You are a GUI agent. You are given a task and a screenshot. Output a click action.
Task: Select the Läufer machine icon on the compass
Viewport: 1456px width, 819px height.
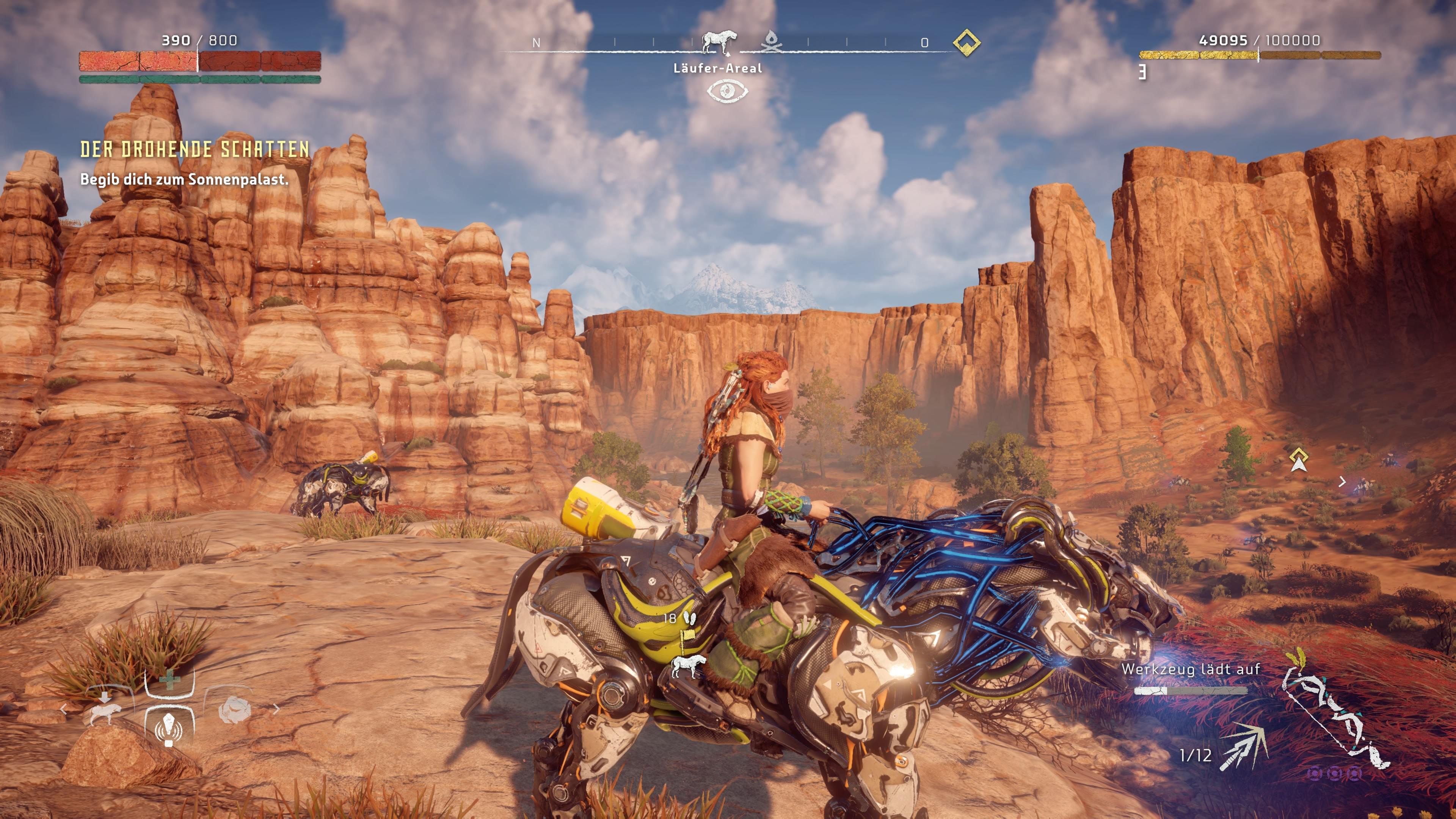(718, 42)
